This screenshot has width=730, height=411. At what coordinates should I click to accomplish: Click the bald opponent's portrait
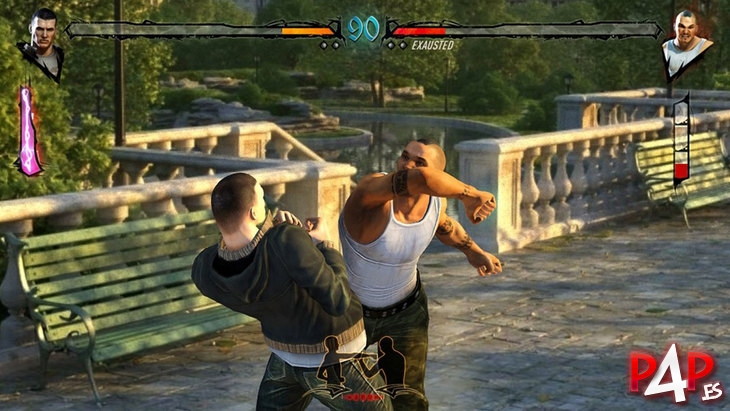pos(687,41)
